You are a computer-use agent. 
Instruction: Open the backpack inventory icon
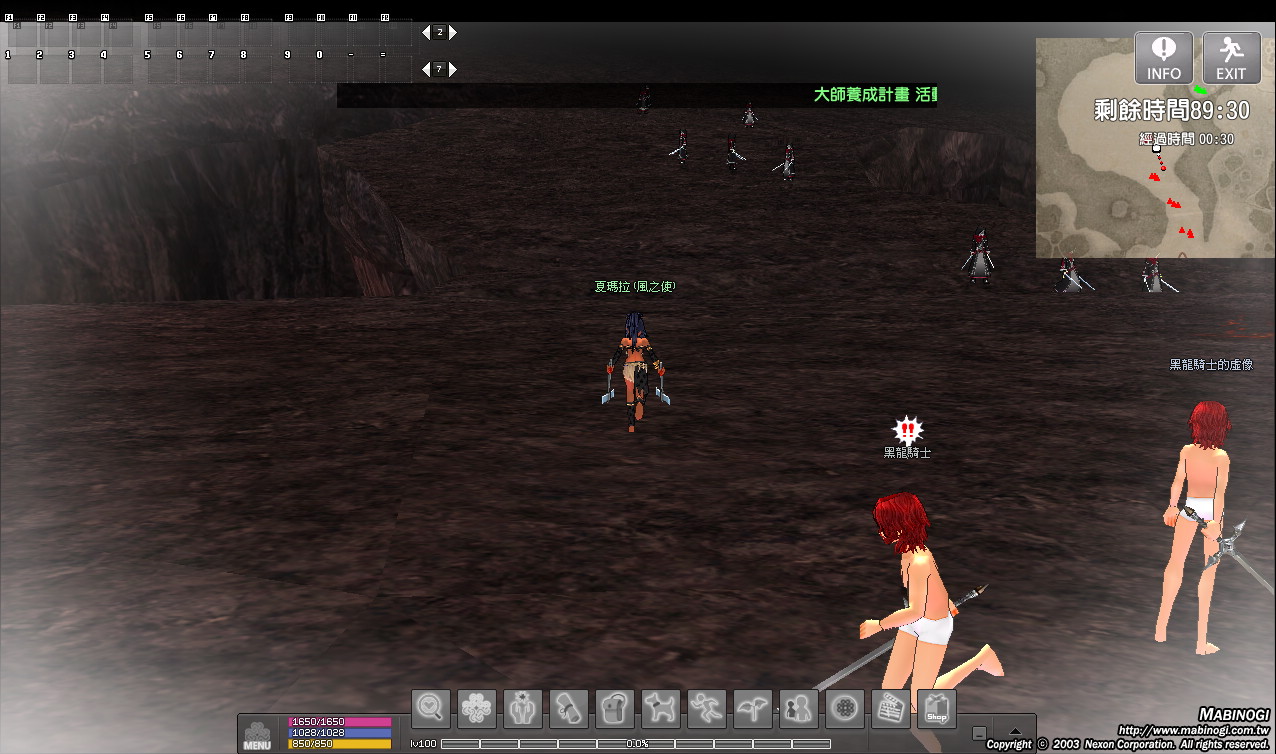(615, 708)
